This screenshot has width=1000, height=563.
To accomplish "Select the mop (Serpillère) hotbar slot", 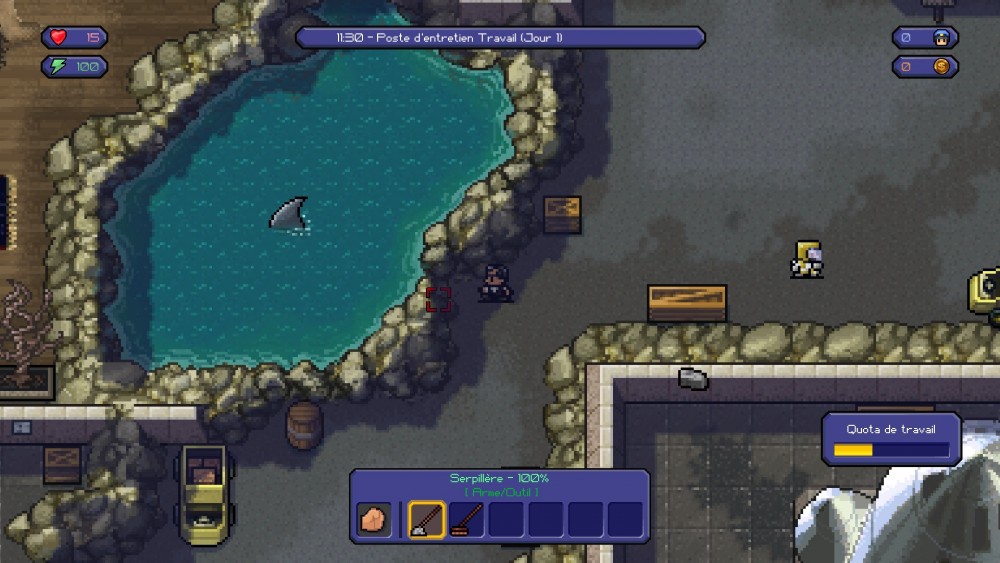I will click(427, 520).
